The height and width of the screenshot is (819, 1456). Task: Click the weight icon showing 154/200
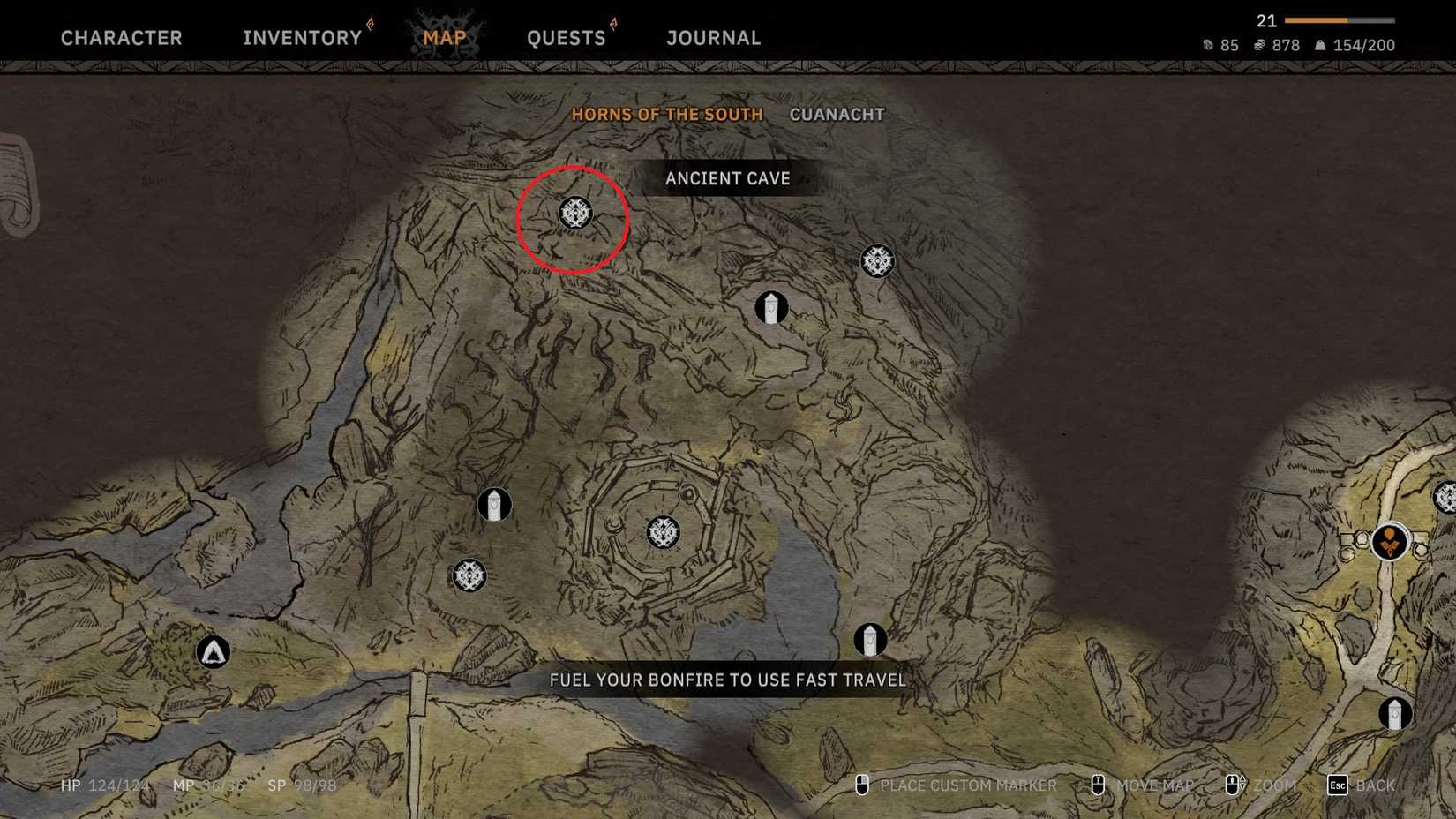pos(1321,45)
